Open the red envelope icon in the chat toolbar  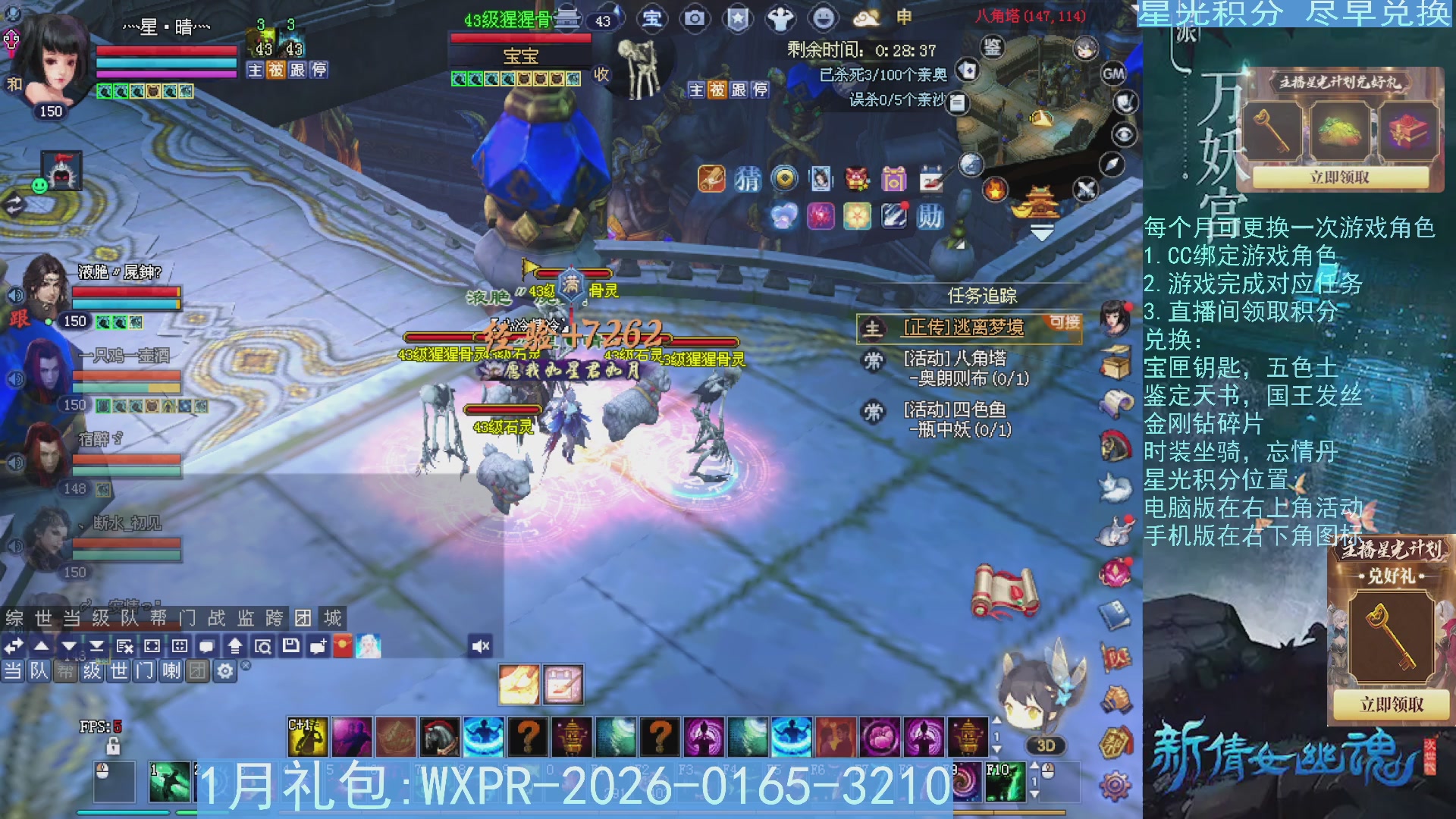point(342,645)
